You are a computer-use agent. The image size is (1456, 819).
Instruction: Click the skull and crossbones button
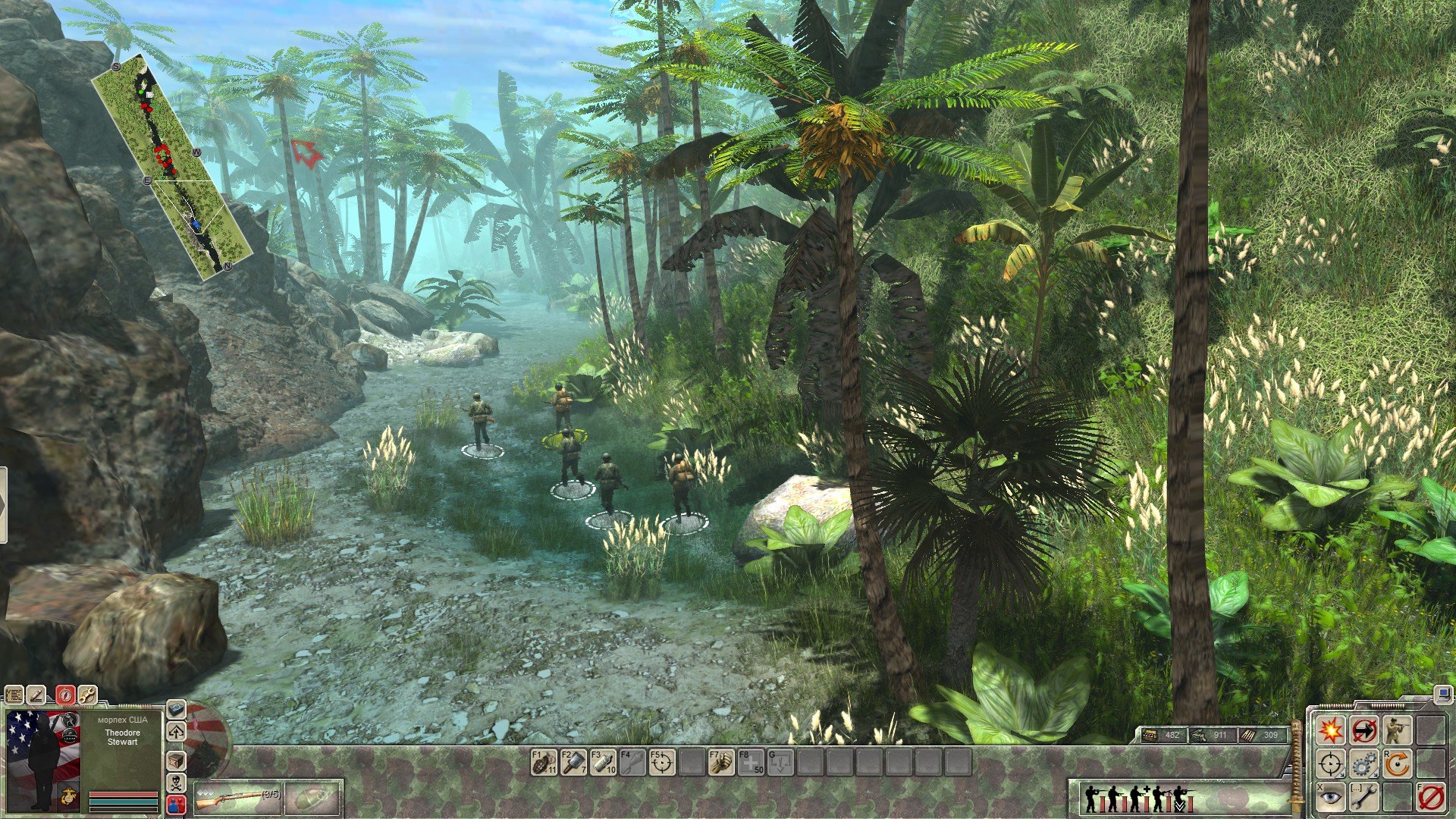coord(176,782)
